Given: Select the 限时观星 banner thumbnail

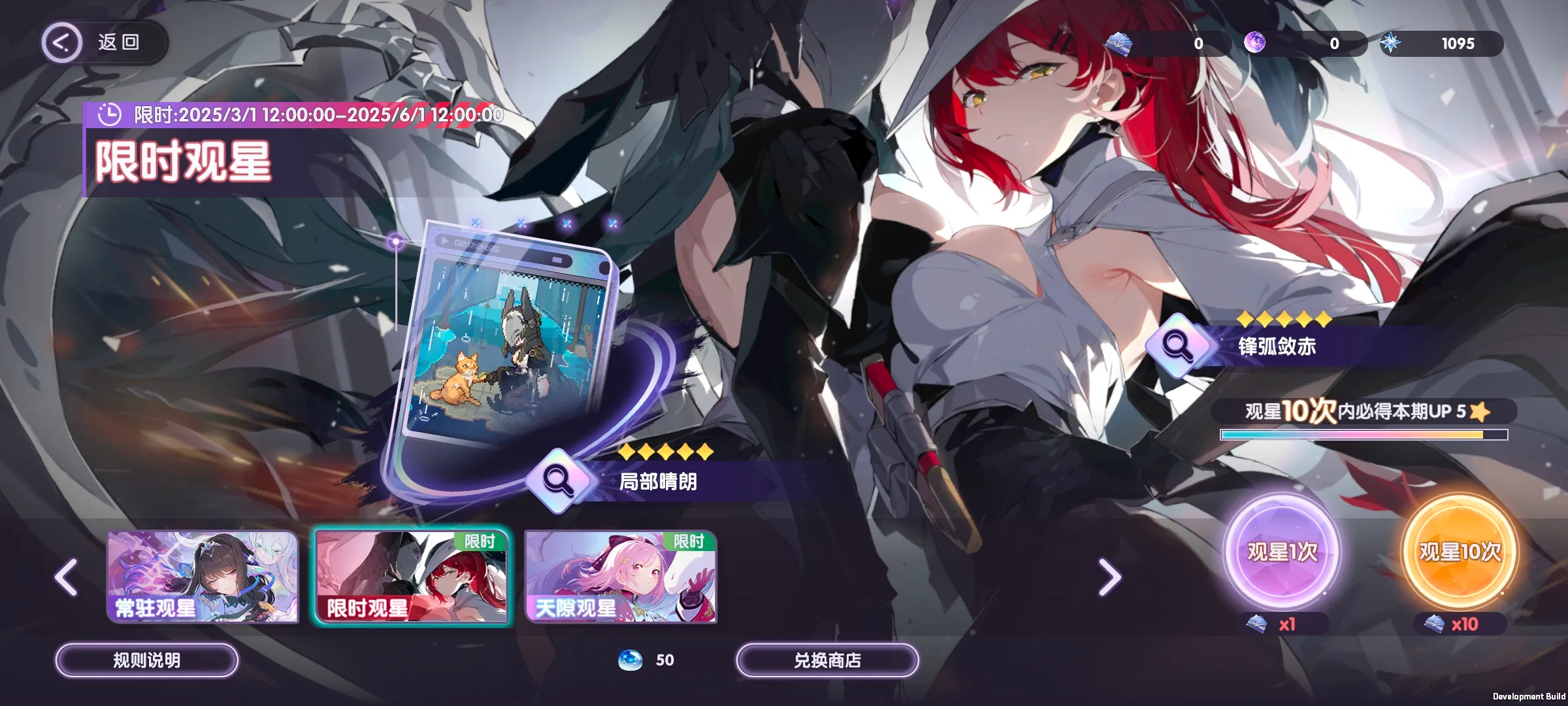Looking at the screenshot, I should point(412,577).
